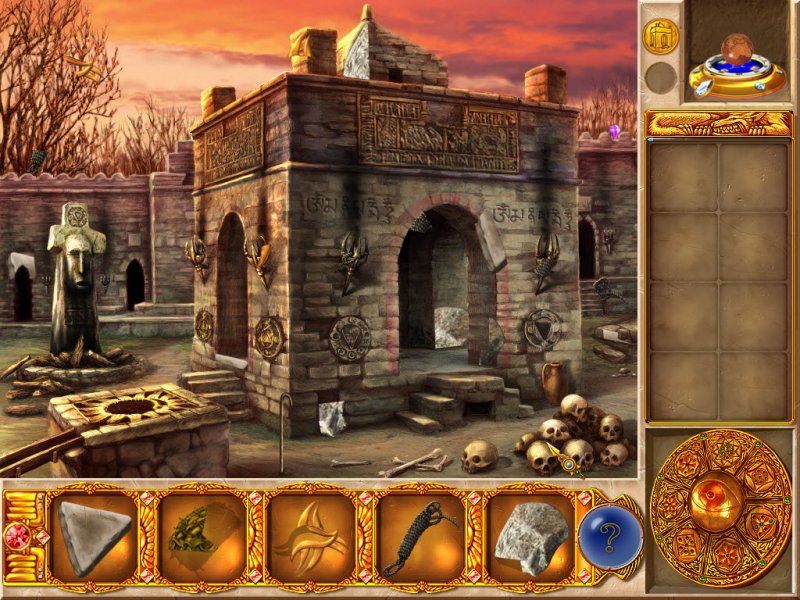
Task: Select the triangular stone shard slot
Action: pos(95,537)
